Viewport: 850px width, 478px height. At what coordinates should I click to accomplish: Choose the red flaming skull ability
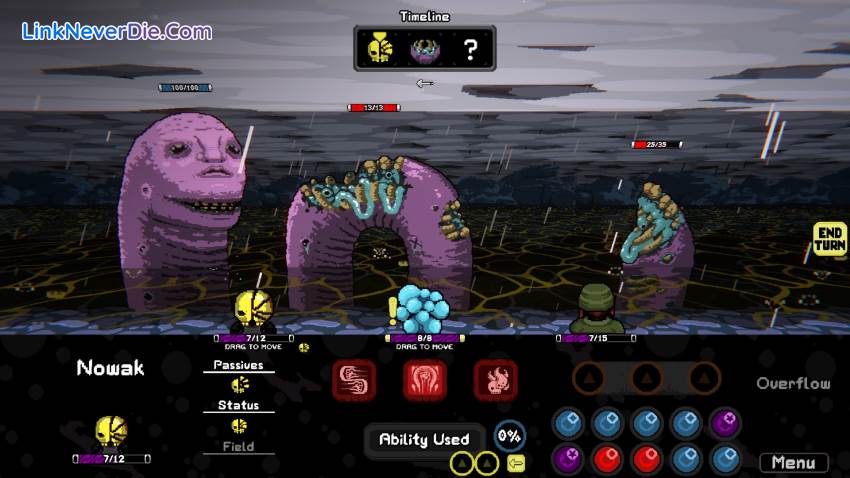point(494,380)
